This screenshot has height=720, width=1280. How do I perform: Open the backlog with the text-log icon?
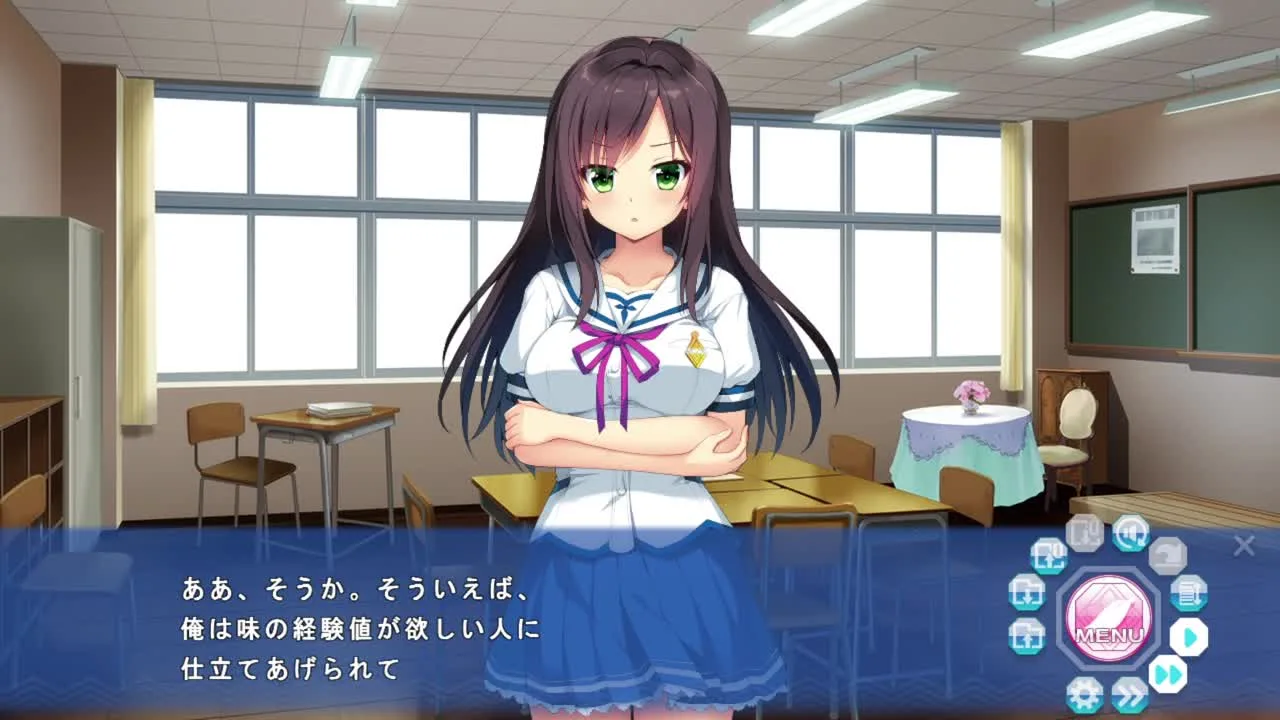[x=1189, y=595]
